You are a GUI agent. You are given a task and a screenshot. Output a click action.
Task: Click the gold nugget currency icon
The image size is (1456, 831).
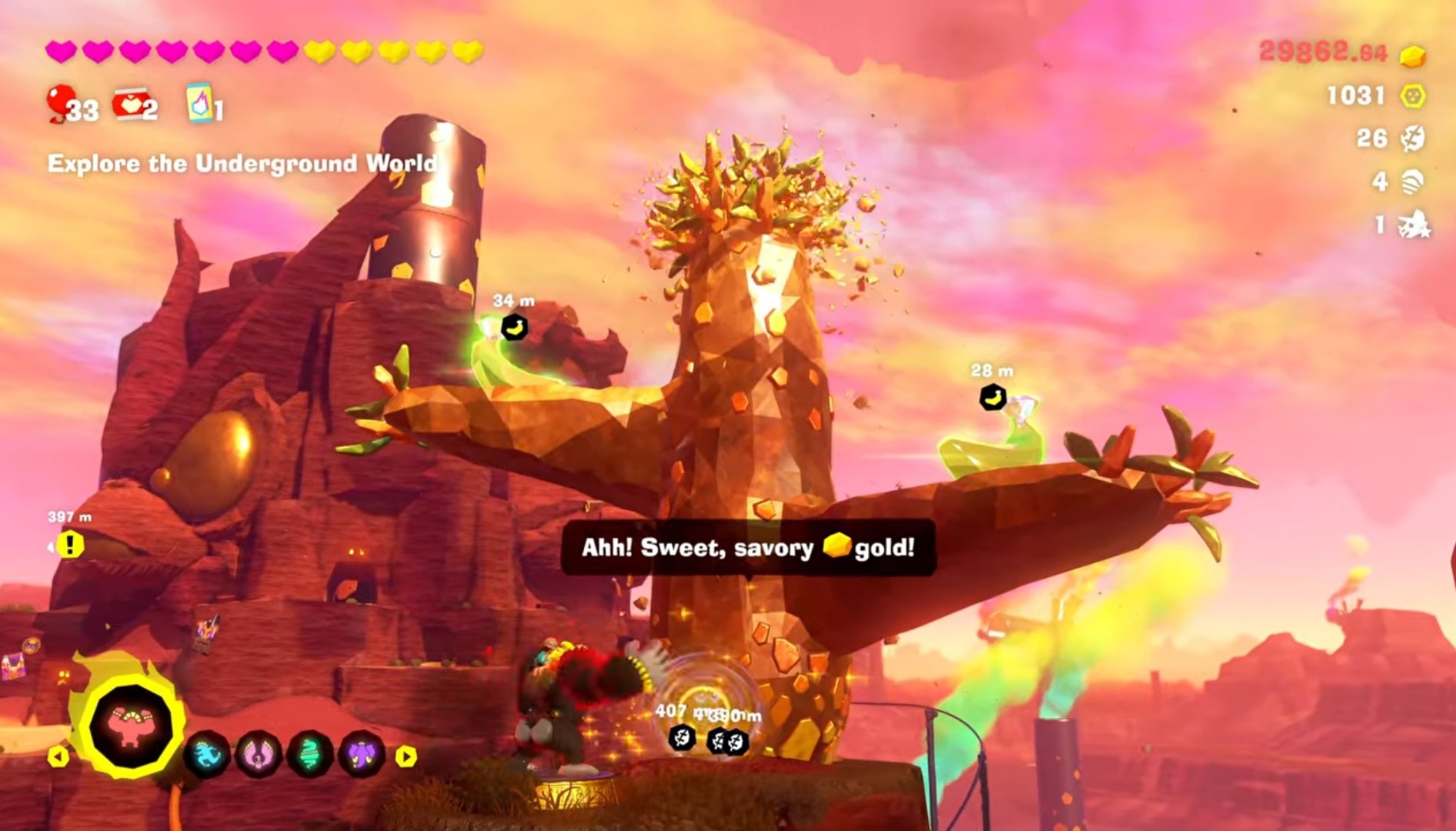(1412, 55)
